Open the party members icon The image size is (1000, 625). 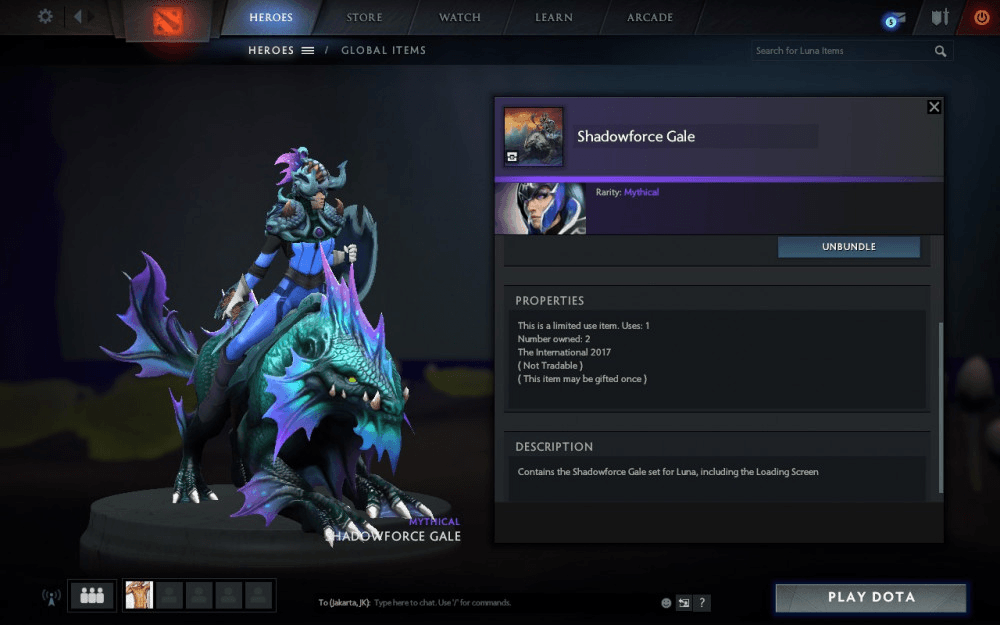(x=93, y=595)
